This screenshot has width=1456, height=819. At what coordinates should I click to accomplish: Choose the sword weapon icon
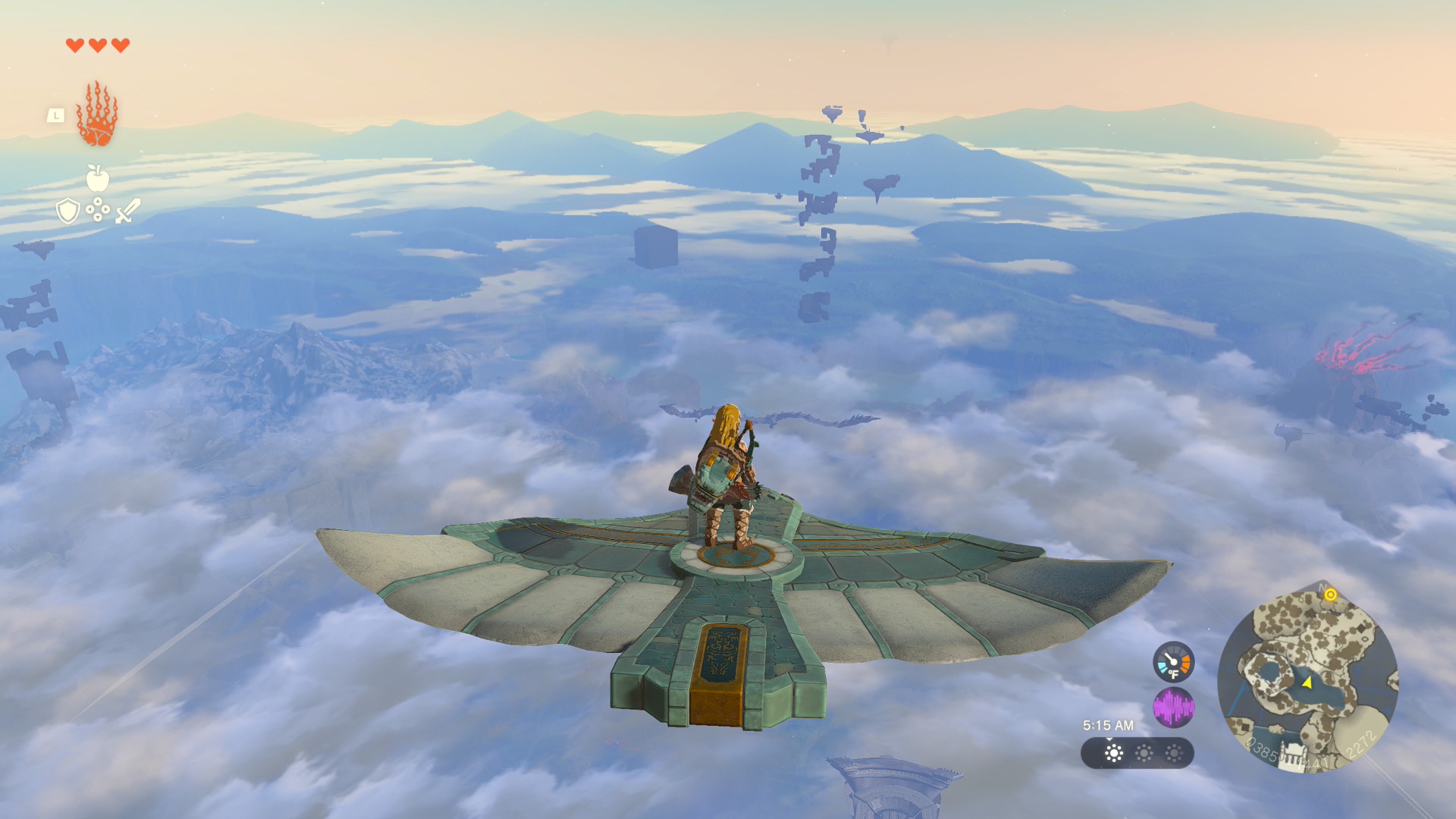(128, 211)
